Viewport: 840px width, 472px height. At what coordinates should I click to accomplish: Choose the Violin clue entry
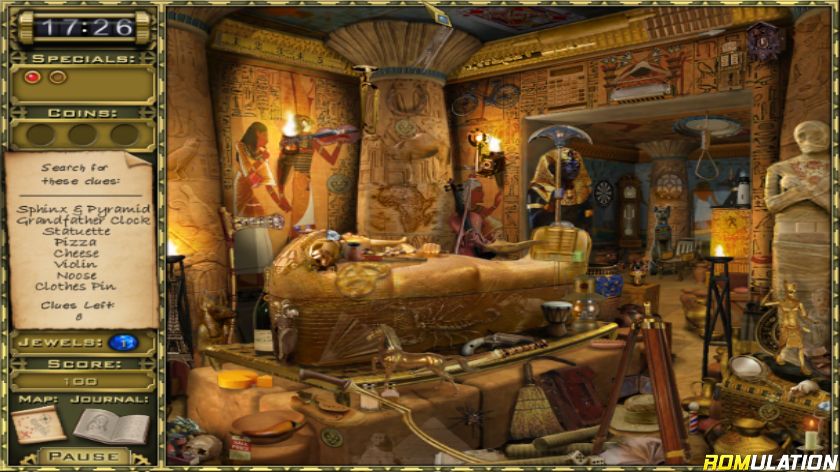77,264
